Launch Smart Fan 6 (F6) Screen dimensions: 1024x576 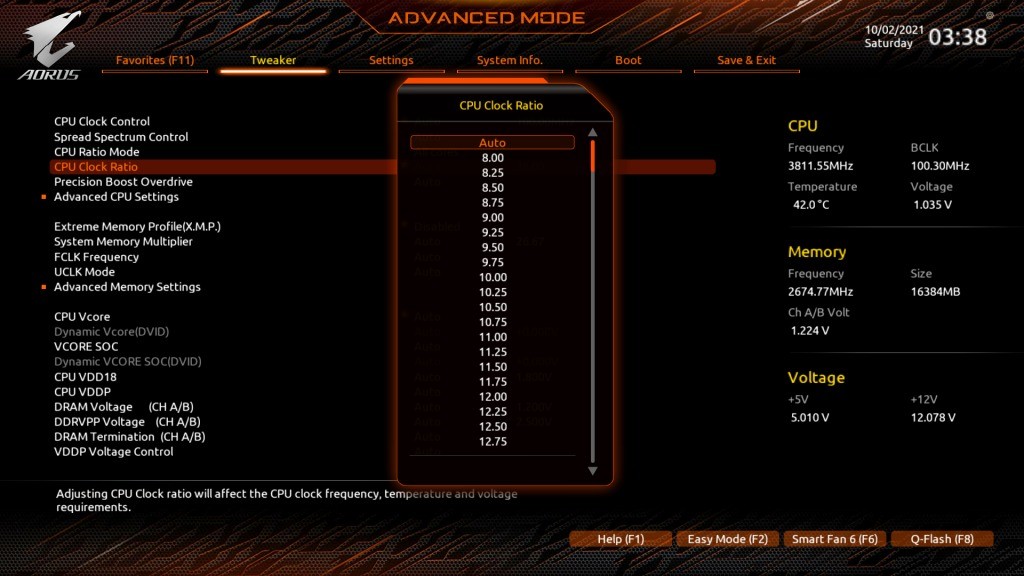[x=834, y=539]
